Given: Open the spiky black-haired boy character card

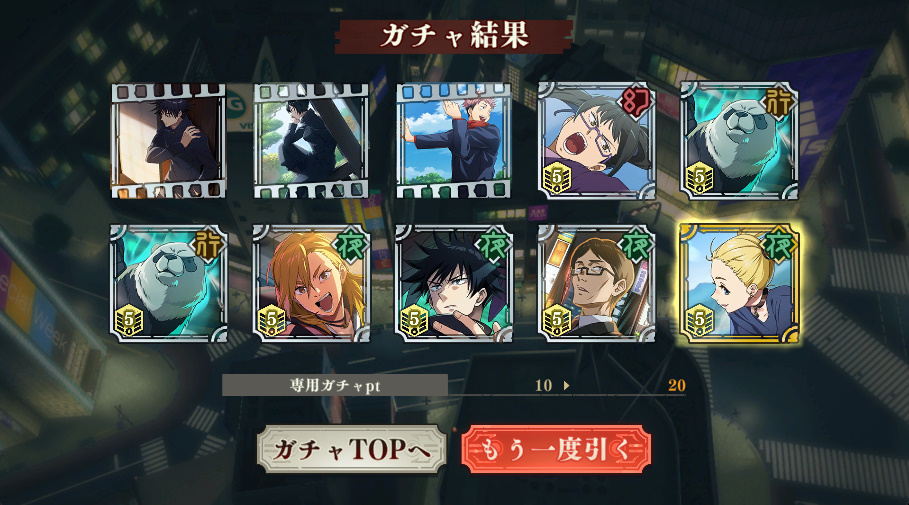Looking at the screenshot, I should 453,283.
